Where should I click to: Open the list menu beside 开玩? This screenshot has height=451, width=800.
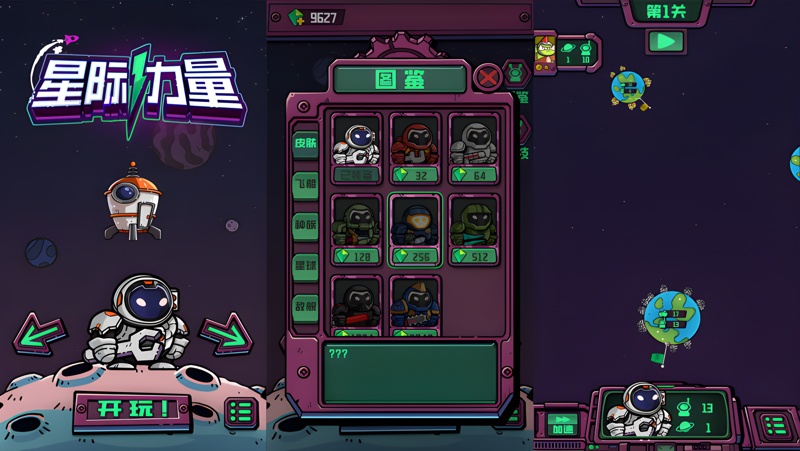pos(240,411)
